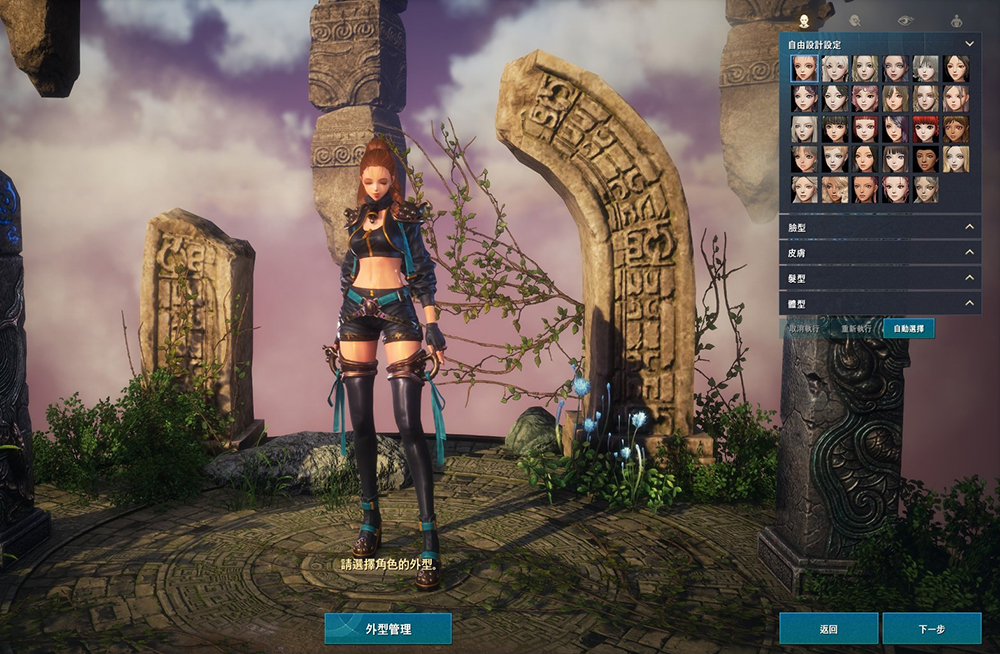The image size is (1000, 654).
Task: Open the eye customization tab
Action: tap(905, 19)
